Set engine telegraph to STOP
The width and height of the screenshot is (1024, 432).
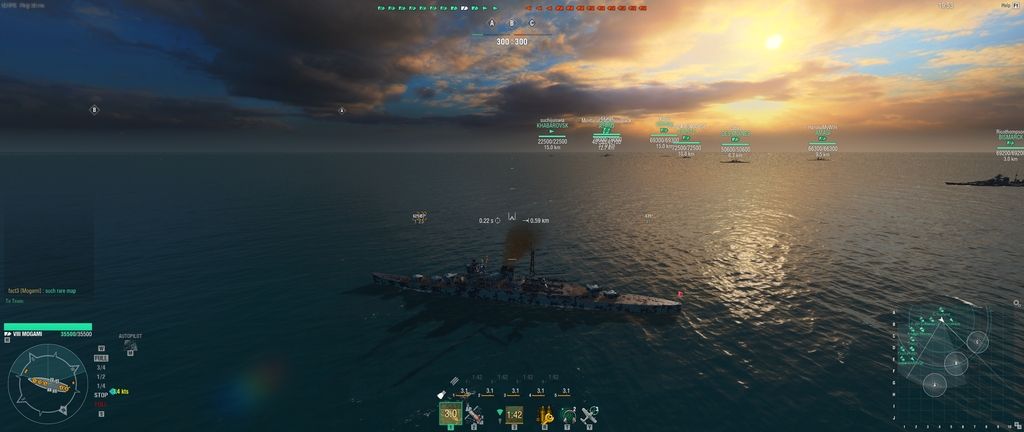[101, 395]
